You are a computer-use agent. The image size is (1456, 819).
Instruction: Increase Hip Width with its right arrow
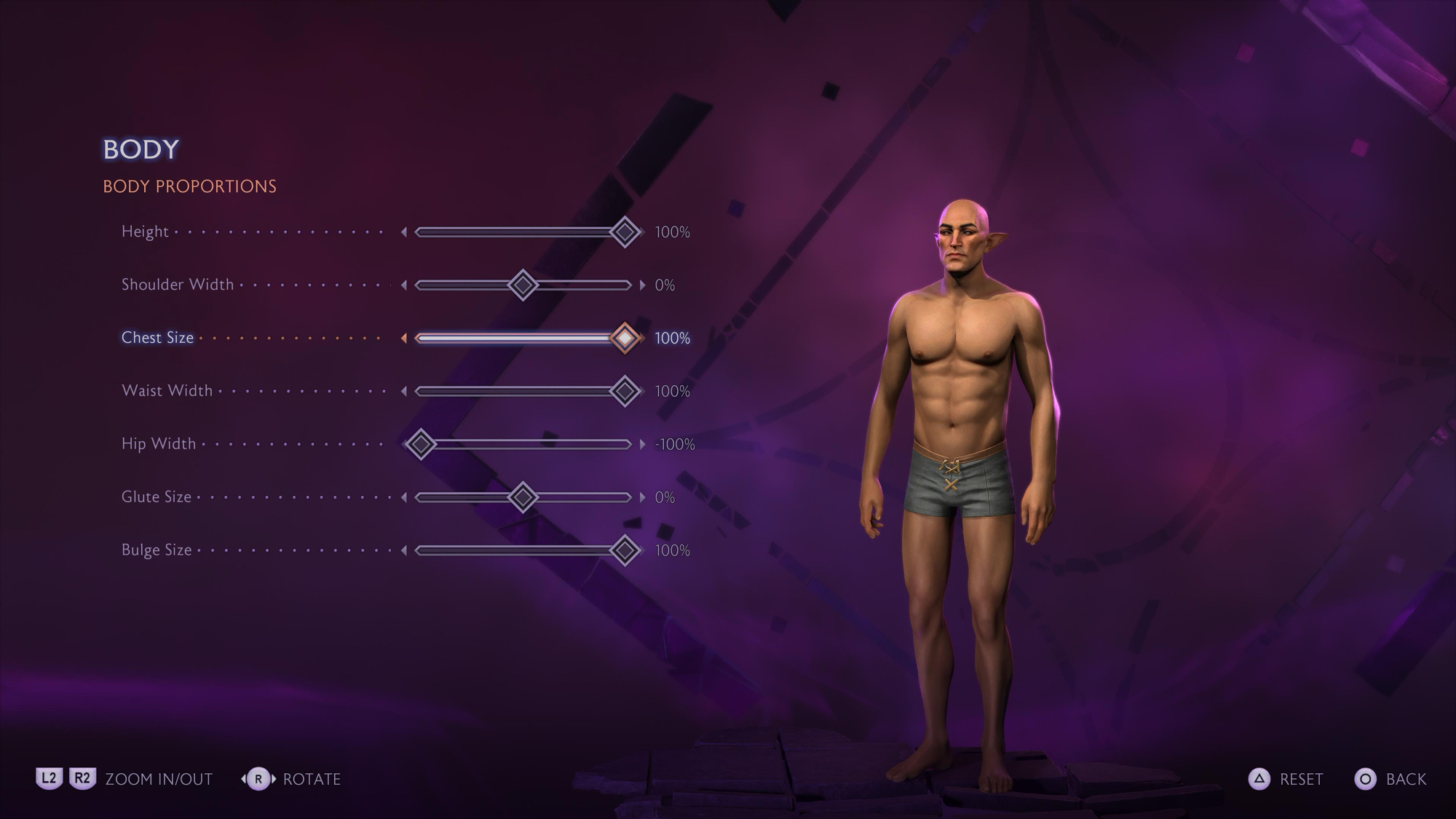642,444
